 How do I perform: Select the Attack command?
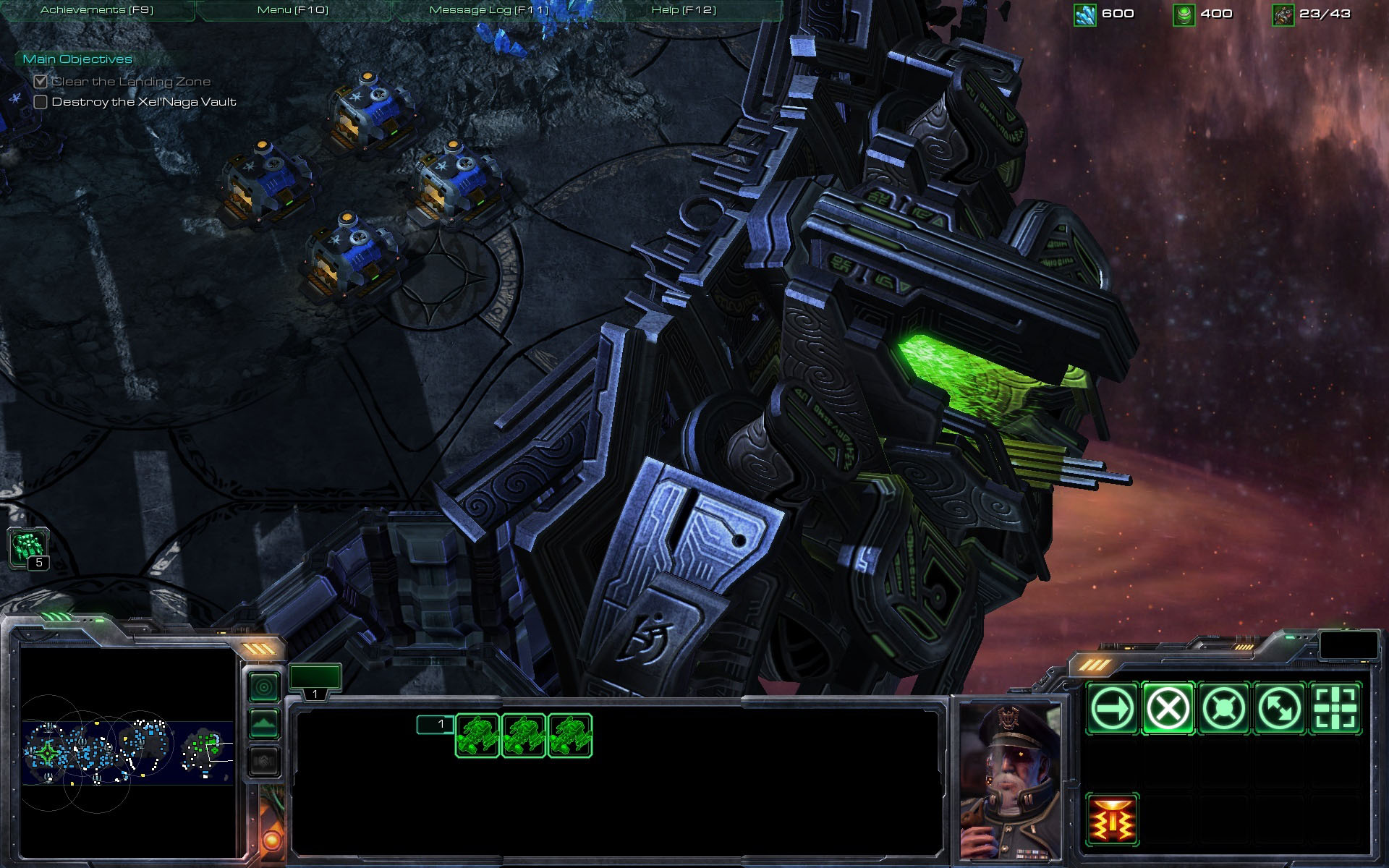click(x=1335, y=708)
